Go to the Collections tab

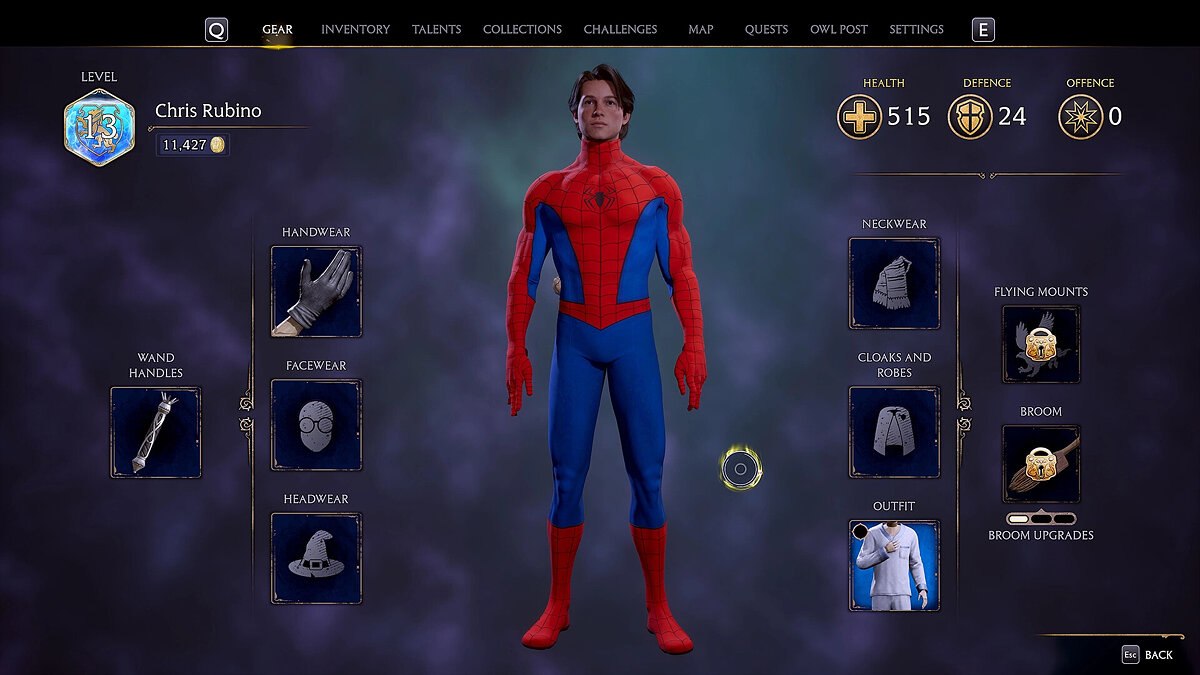pyautogui.click(x=522, y=30)
